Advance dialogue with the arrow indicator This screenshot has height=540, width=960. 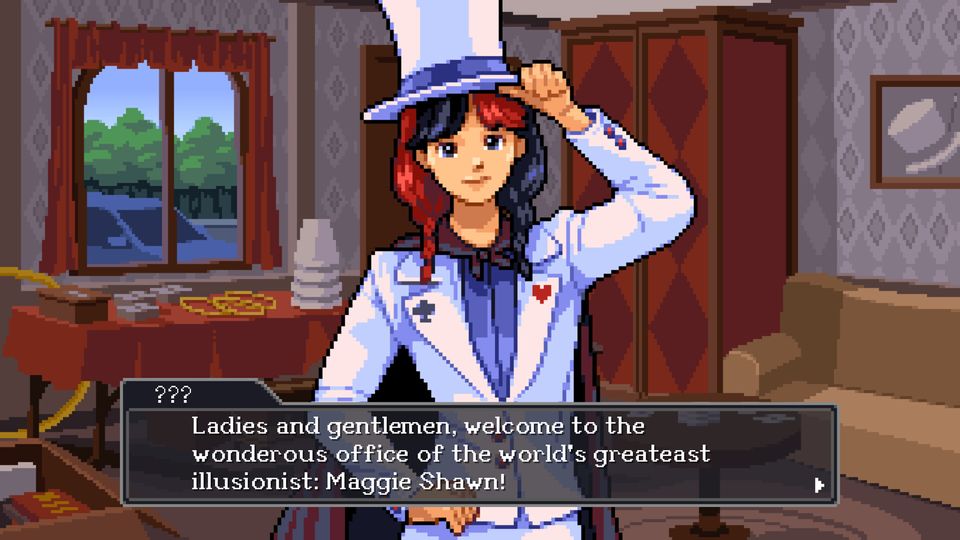pyautogui.click(x=819, y=486)
